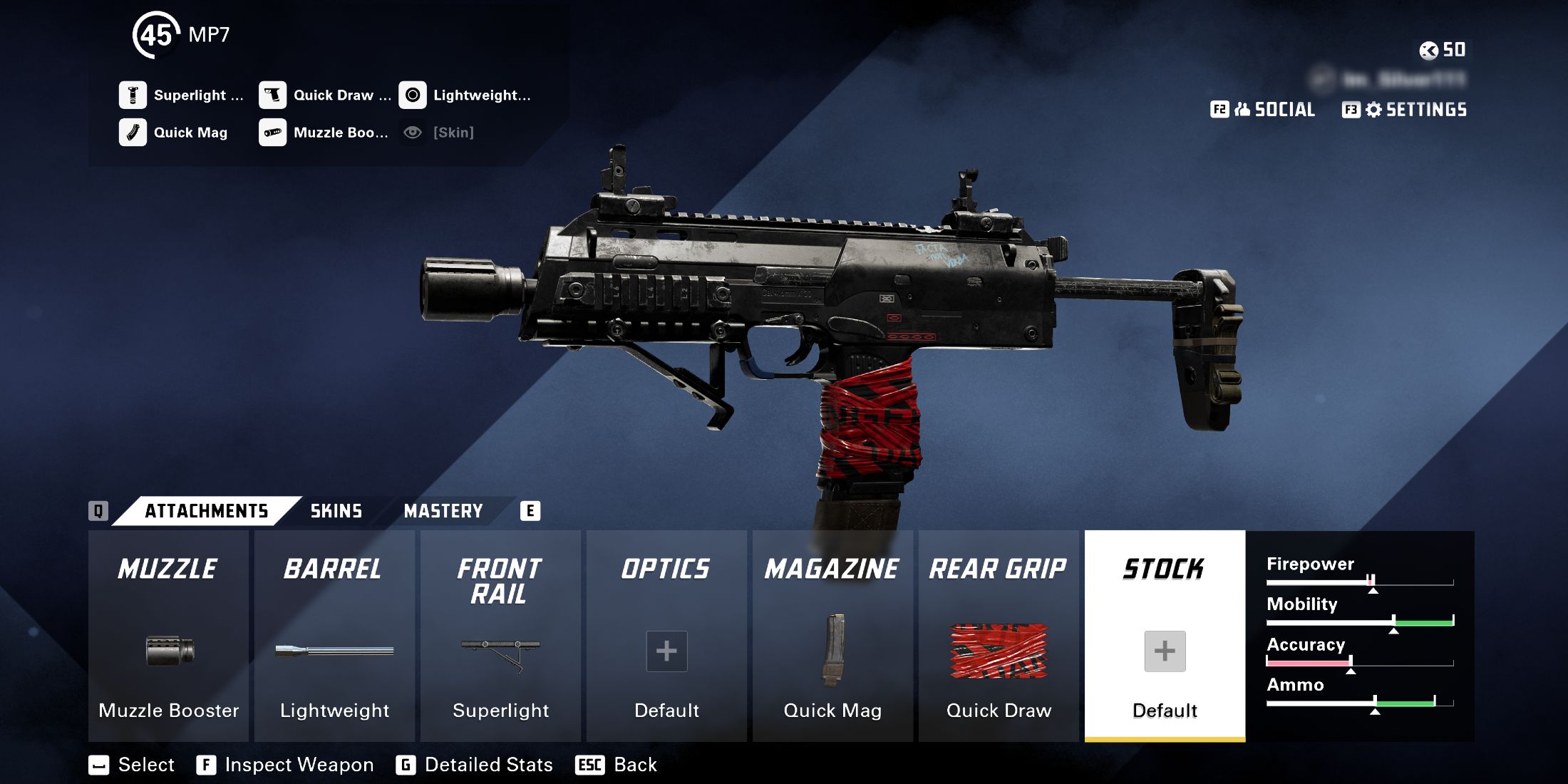Click the Mobility stat slider
The height and width of the screenshot is (784, 1568).
[x=1361, y=621]
